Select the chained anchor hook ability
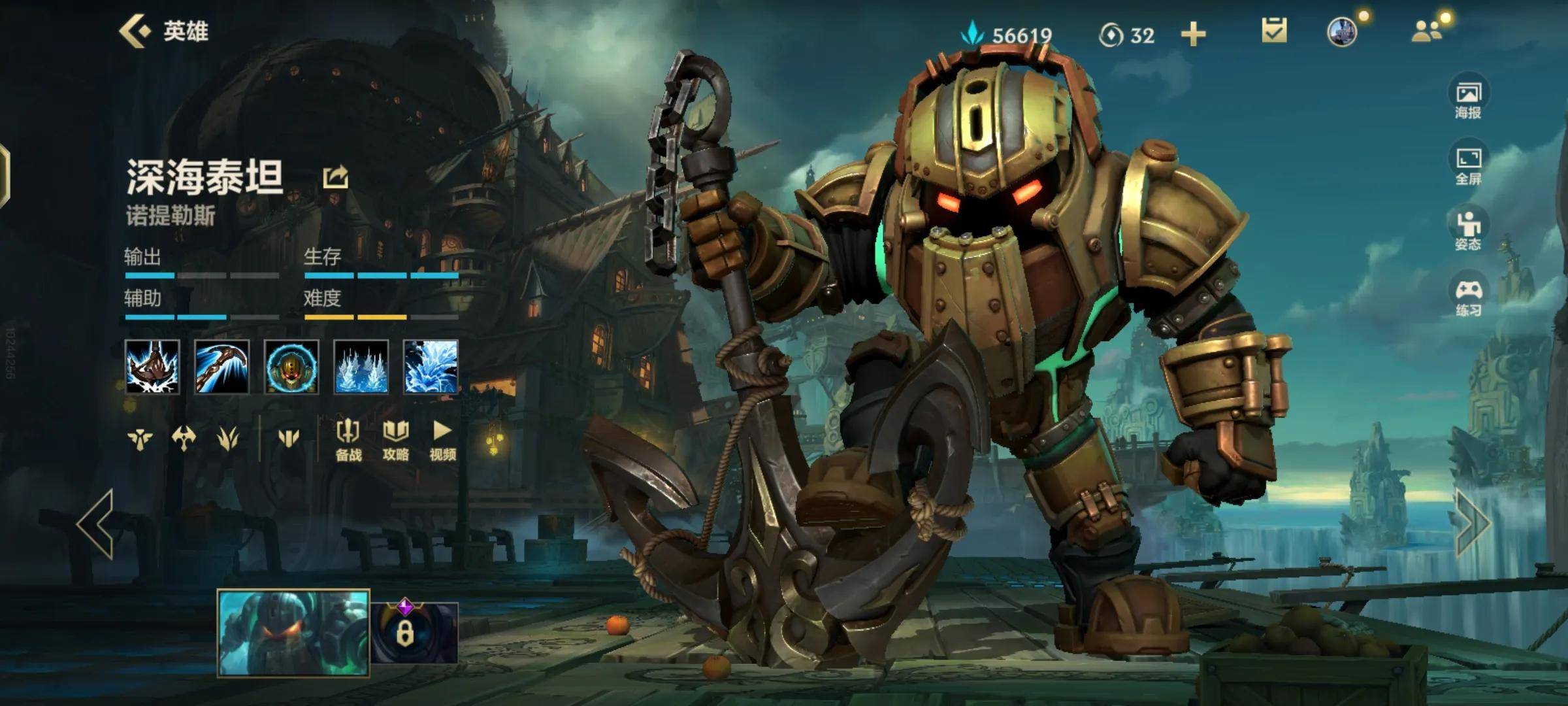1568x706 pixels. tap(221, 367)
